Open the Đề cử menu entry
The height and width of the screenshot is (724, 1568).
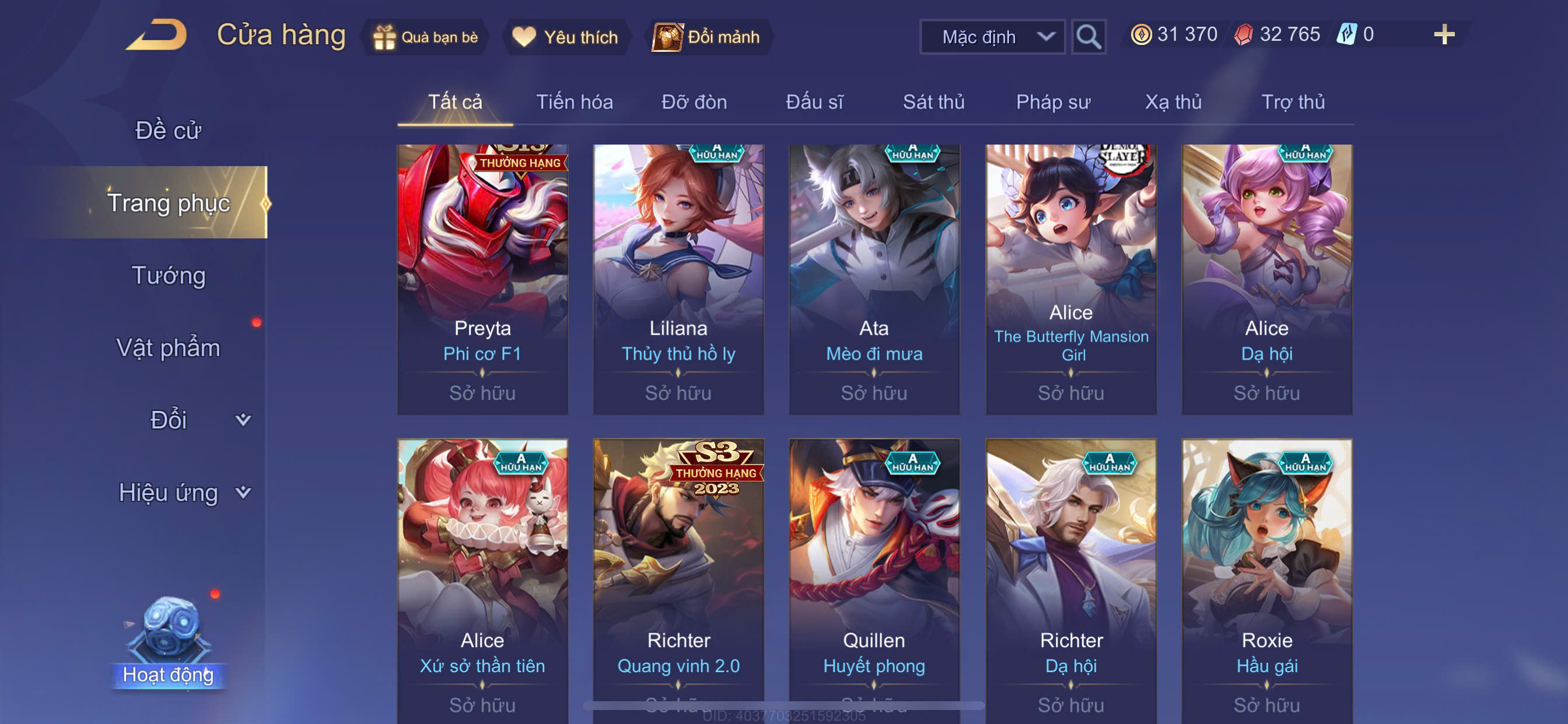click(168, 131)
